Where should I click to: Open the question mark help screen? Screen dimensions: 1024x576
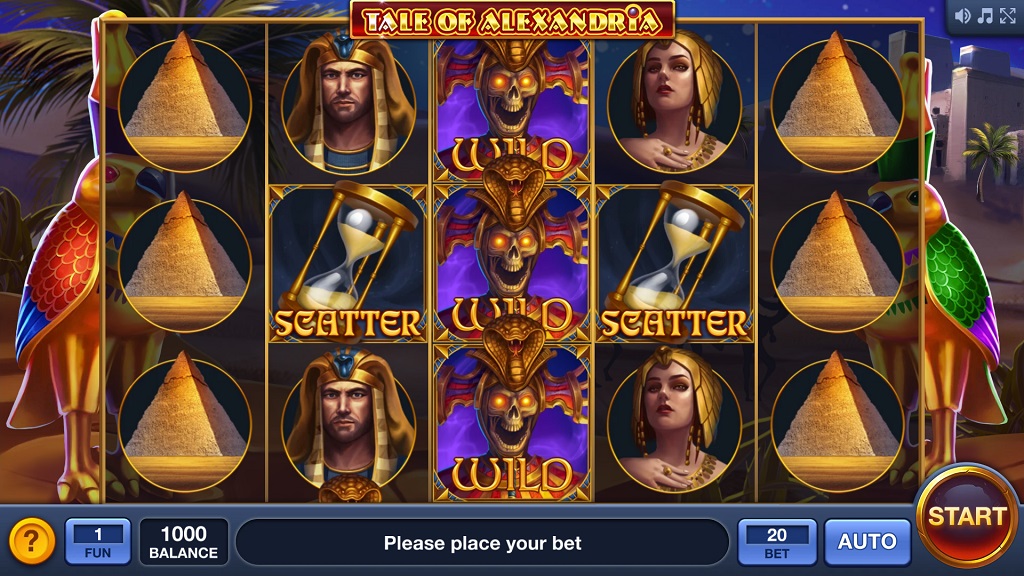(x=31, y=542)
